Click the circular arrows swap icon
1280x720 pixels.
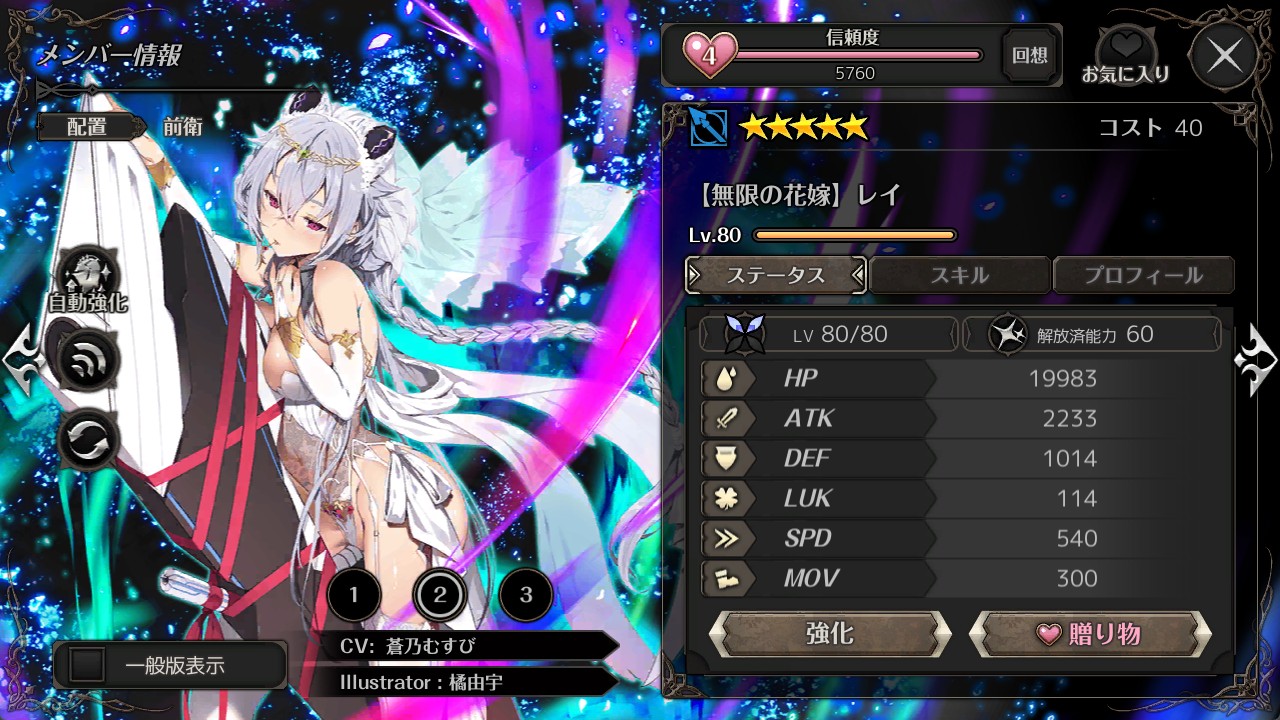pos(89,441)
